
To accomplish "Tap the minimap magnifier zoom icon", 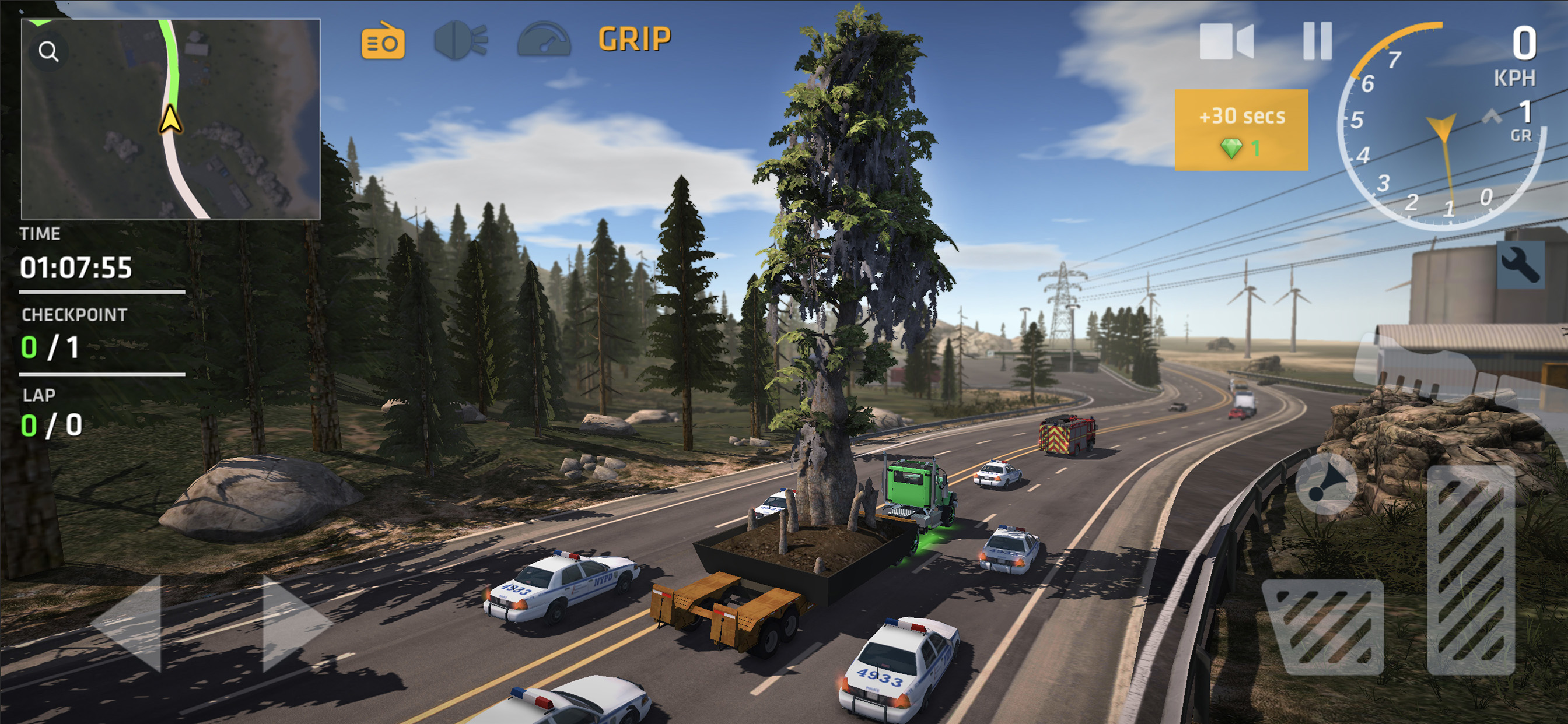I will (48, 52).
